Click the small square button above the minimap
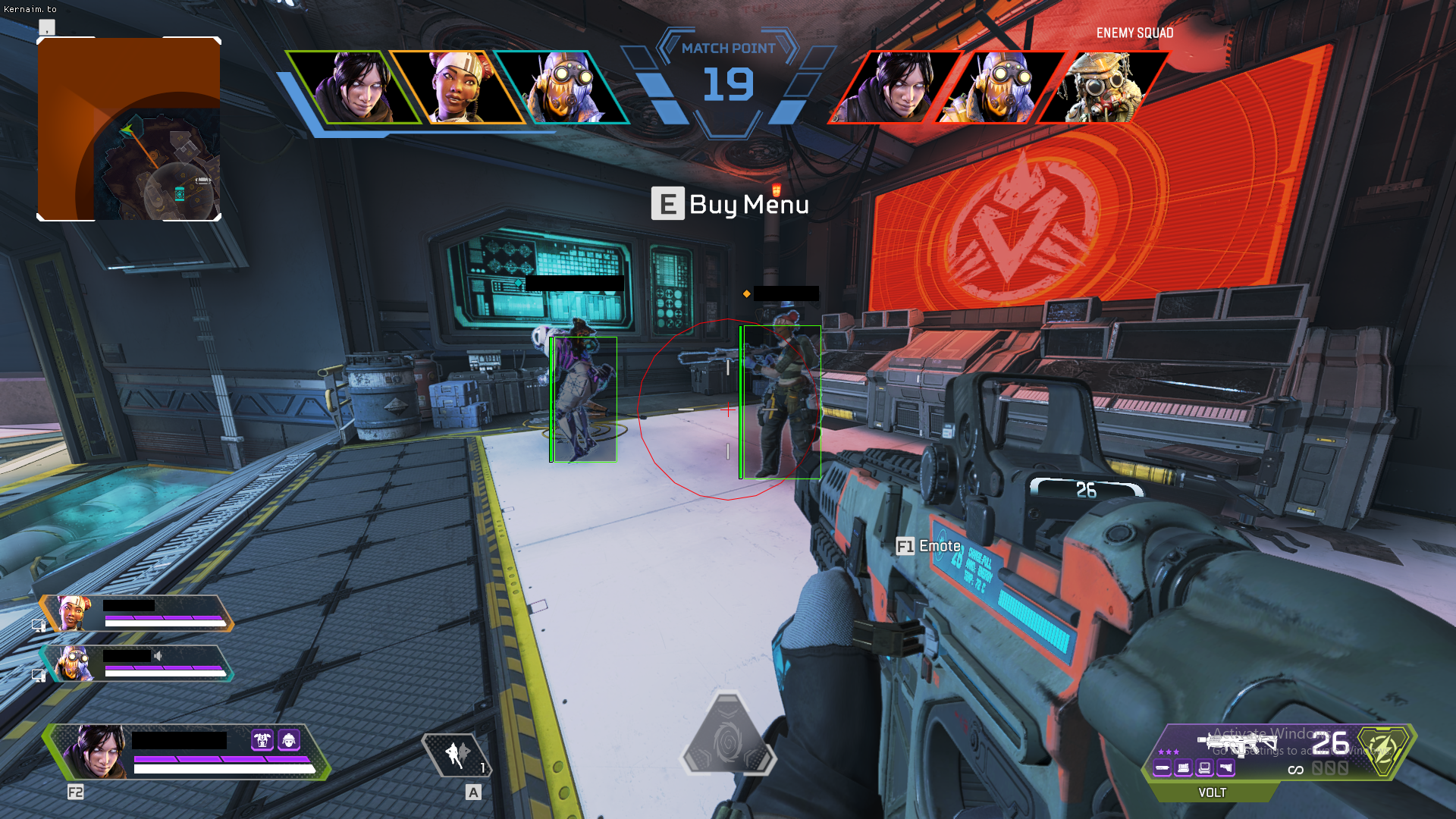This screenshot has width=1456, height=819. (47, 28)
